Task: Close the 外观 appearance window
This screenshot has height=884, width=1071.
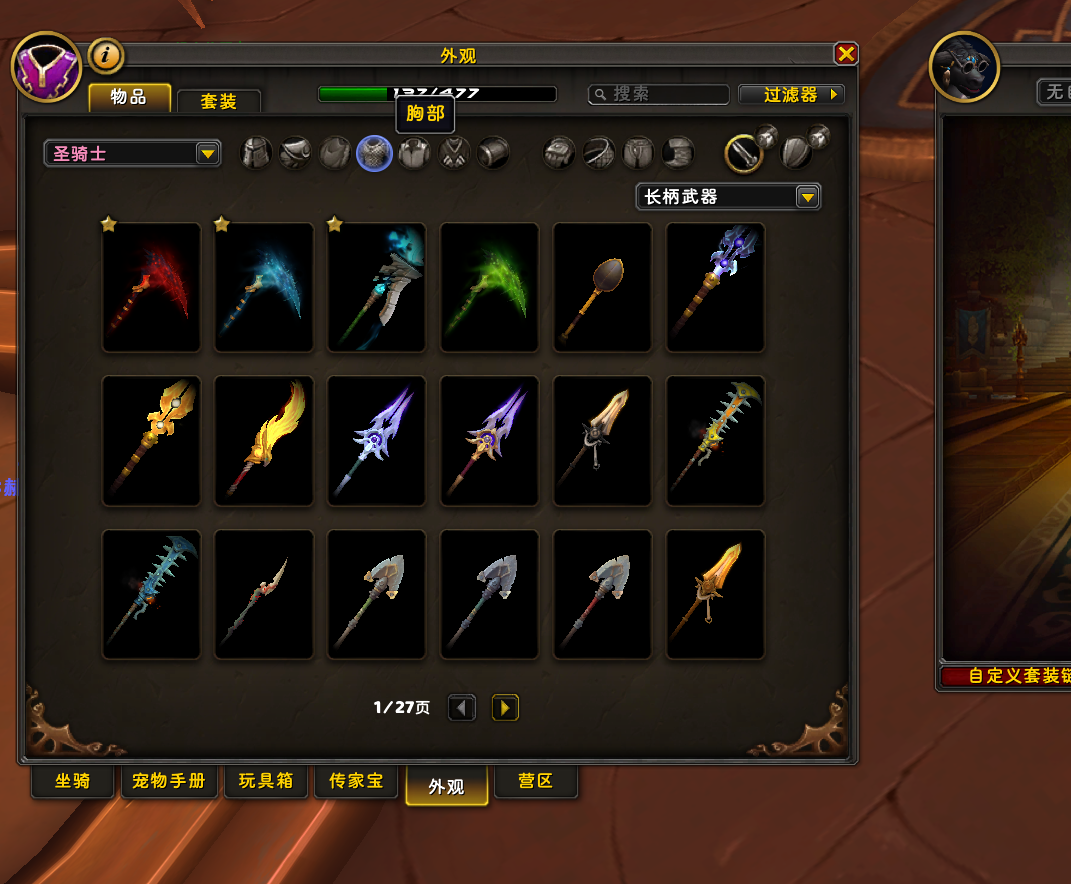Action: pos(846,54)
